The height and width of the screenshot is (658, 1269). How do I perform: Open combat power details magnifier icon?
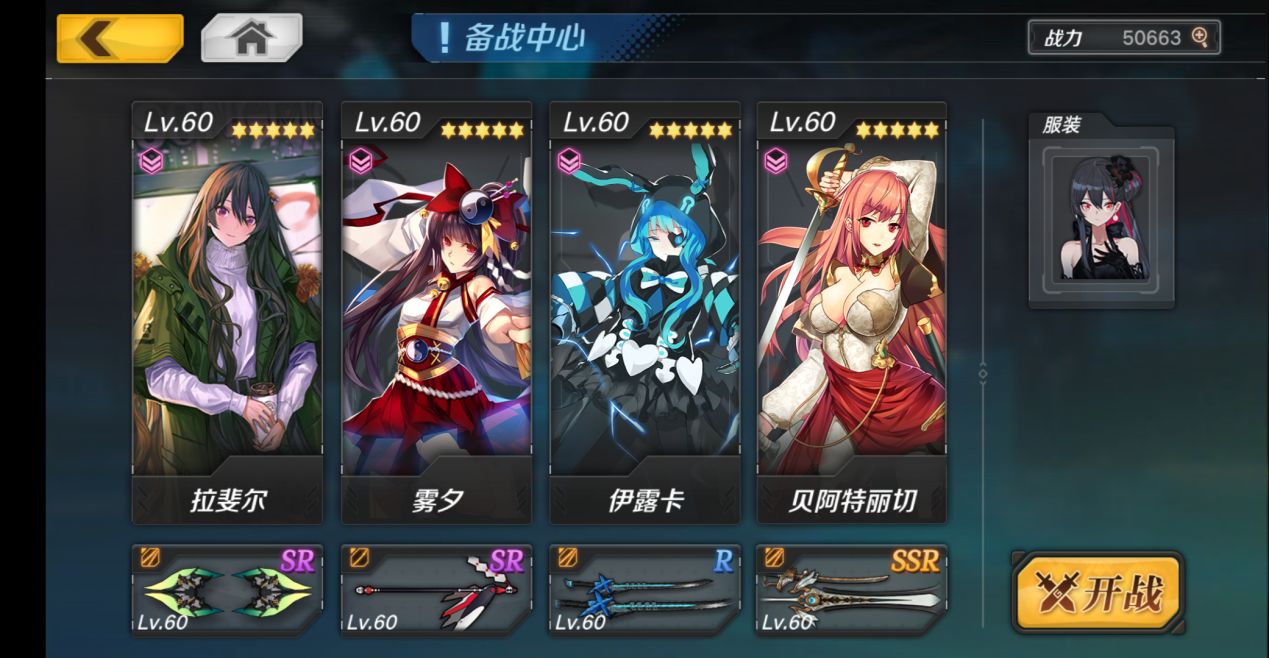pyautogui.click(x=1200, y=38)
